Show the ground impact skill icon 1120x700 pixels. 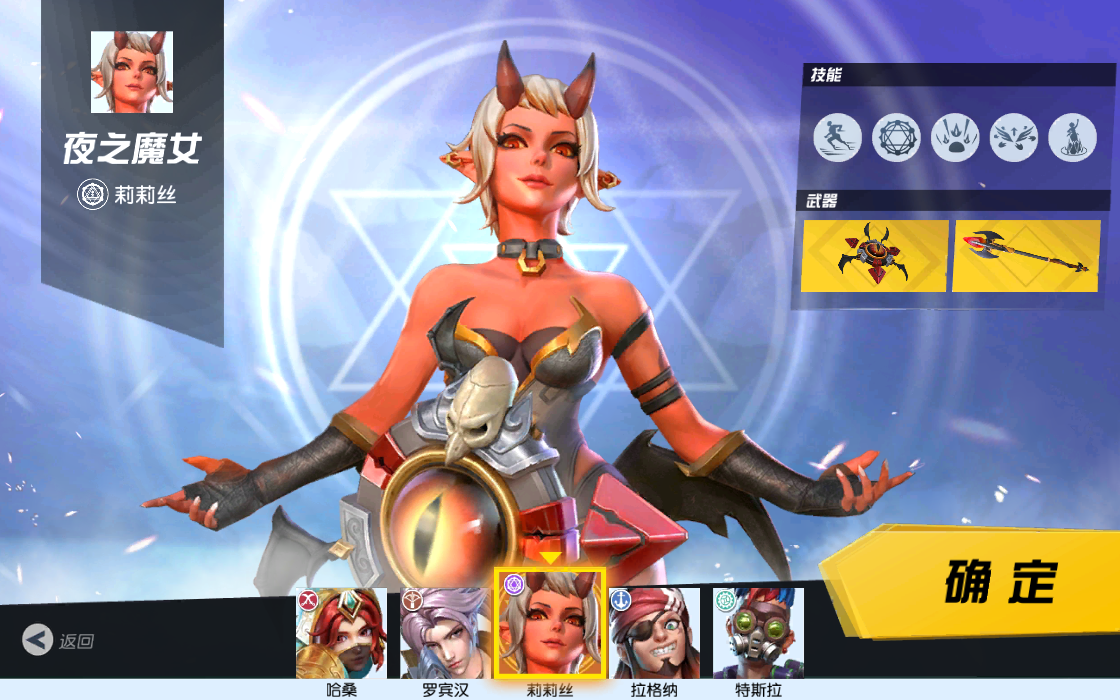pyautogui.click(x=955, y=137)
